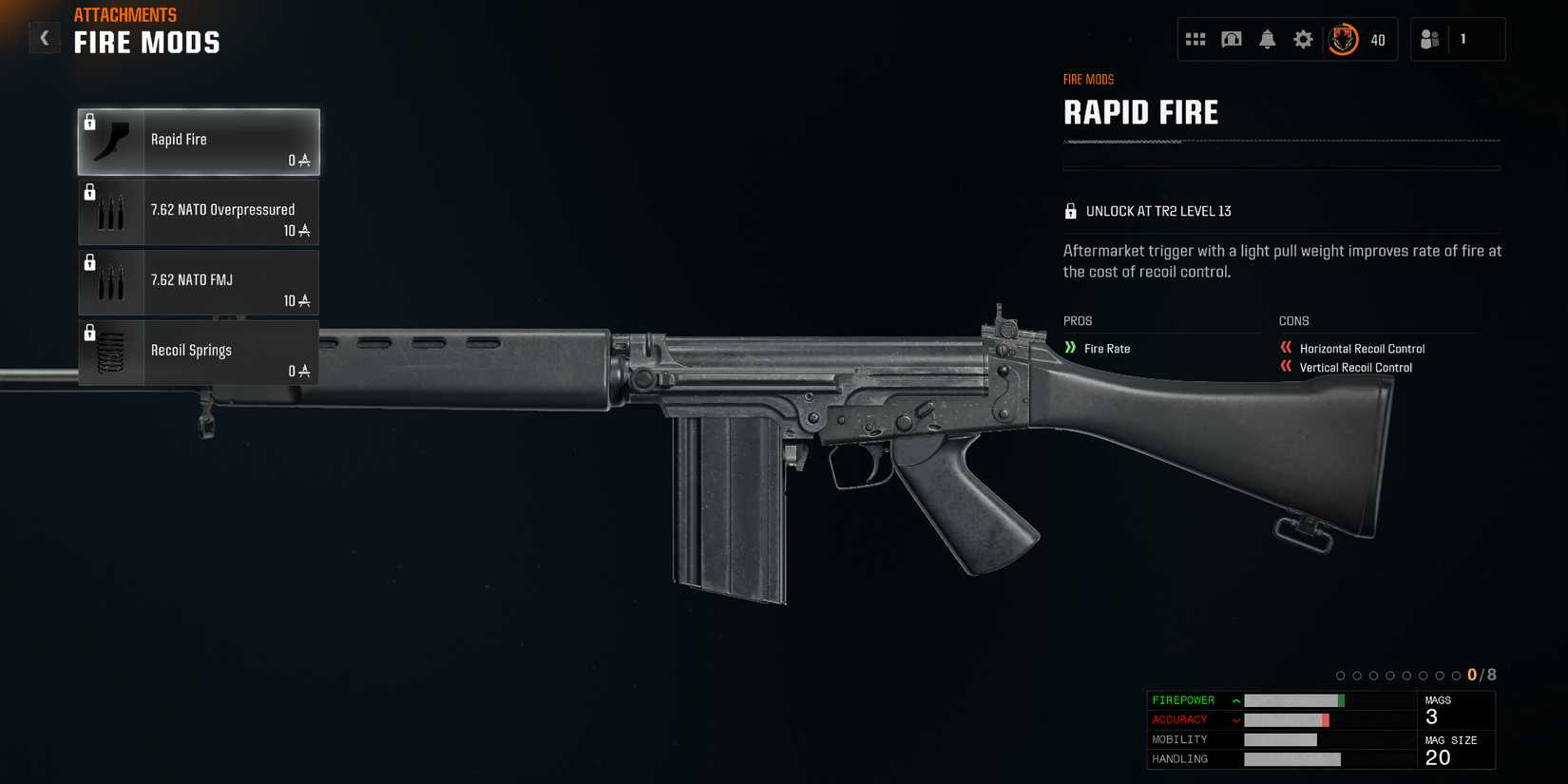Click the back chevron next to Fire Mods
Screen dimensions: 1568x784
click(44, 37)
